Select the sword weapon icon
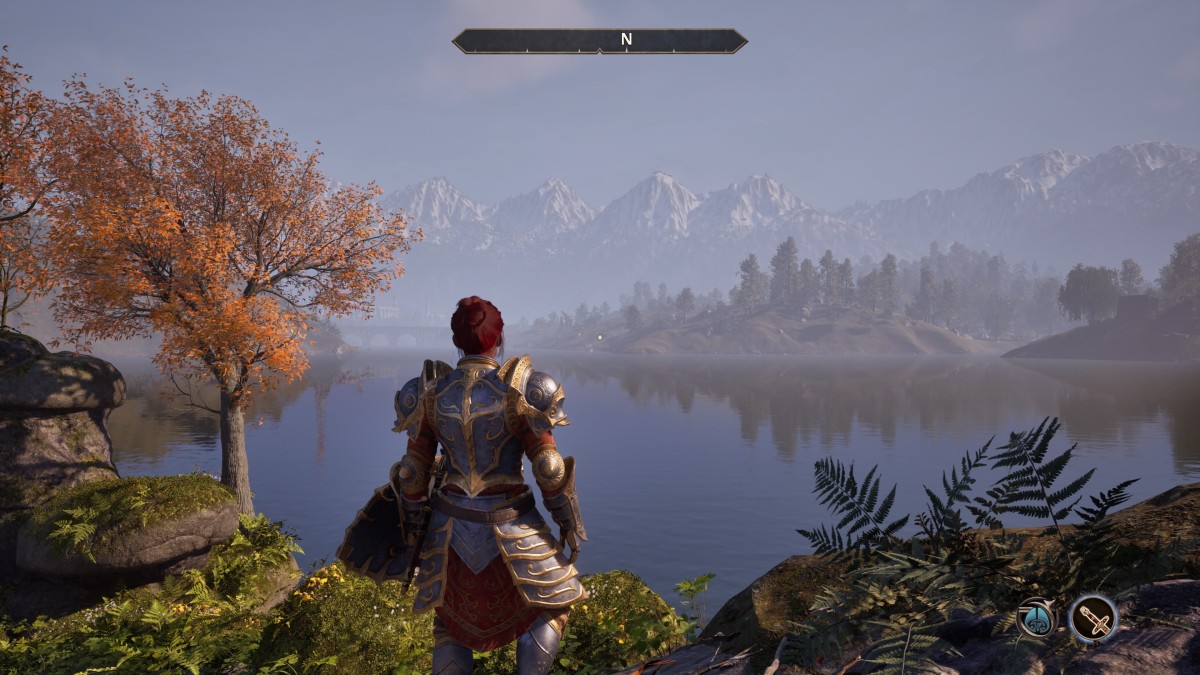 coord(1092,618)
